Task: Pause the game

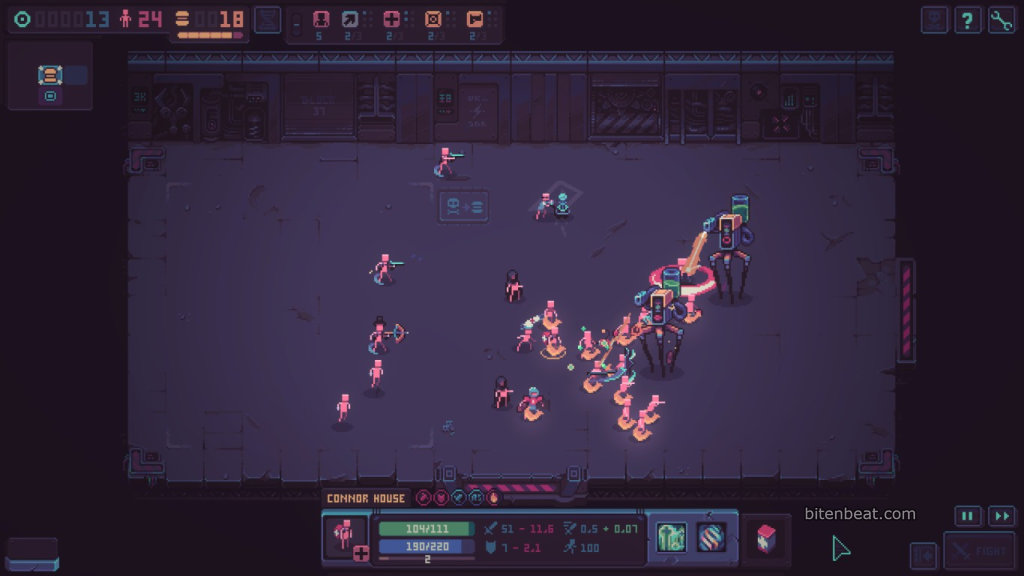Action: coord(967,516)
